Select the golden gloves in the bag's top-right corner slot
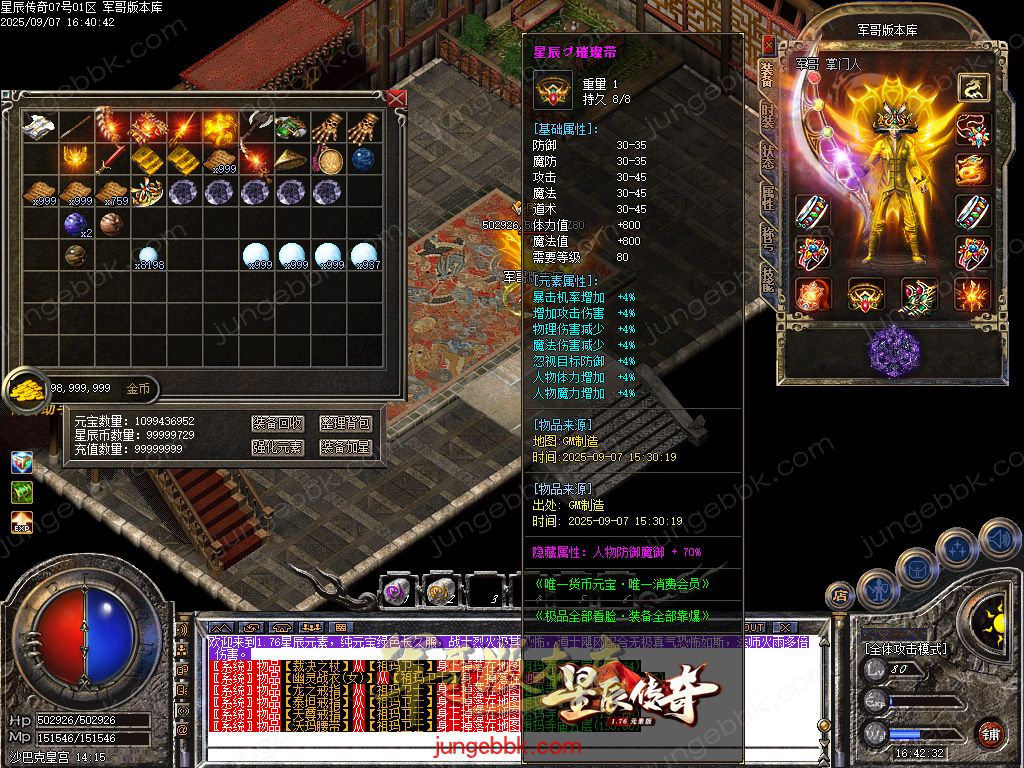Viewport: 1024px width, 768px height. (365, 127)
